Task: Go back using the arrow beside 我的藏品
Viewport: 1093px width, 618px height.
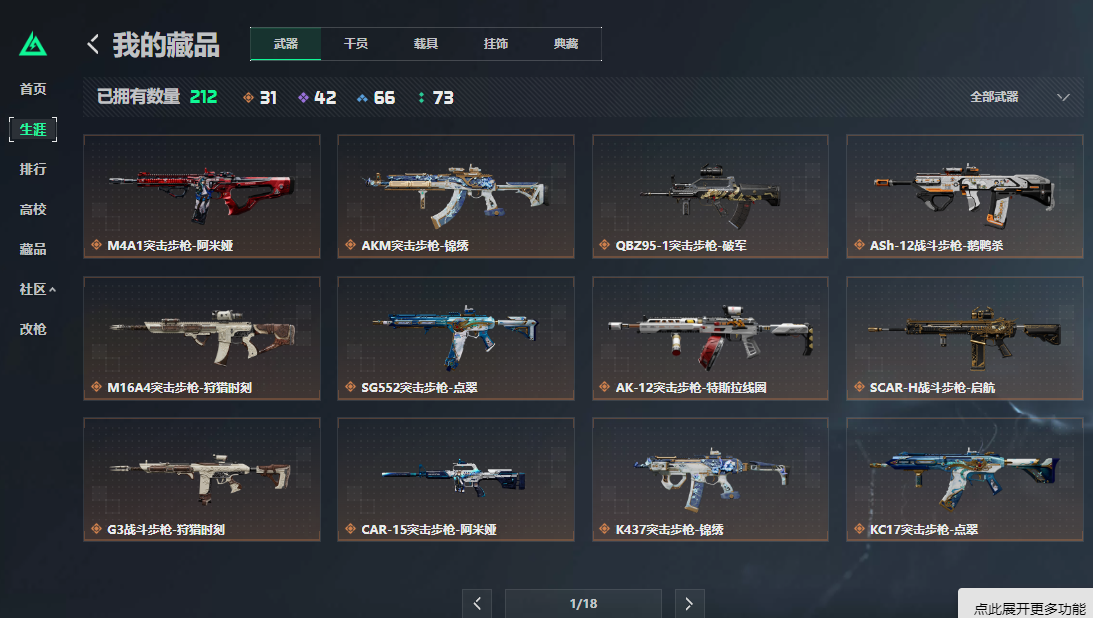Action: point(93,44)
